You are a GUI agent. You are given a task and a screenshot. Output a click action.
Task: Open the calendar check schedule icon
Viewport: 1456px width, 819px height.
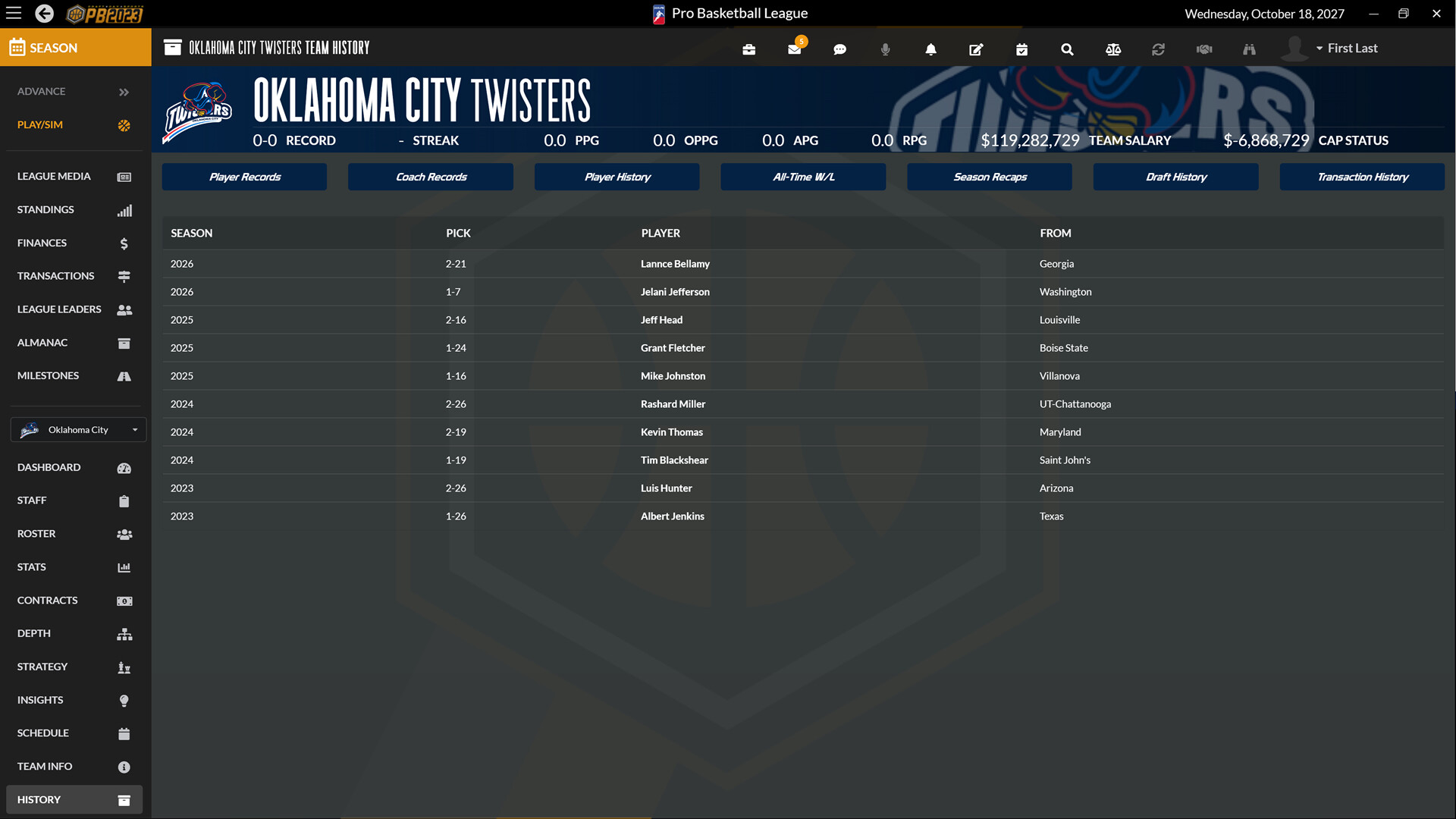point(1021,49)
